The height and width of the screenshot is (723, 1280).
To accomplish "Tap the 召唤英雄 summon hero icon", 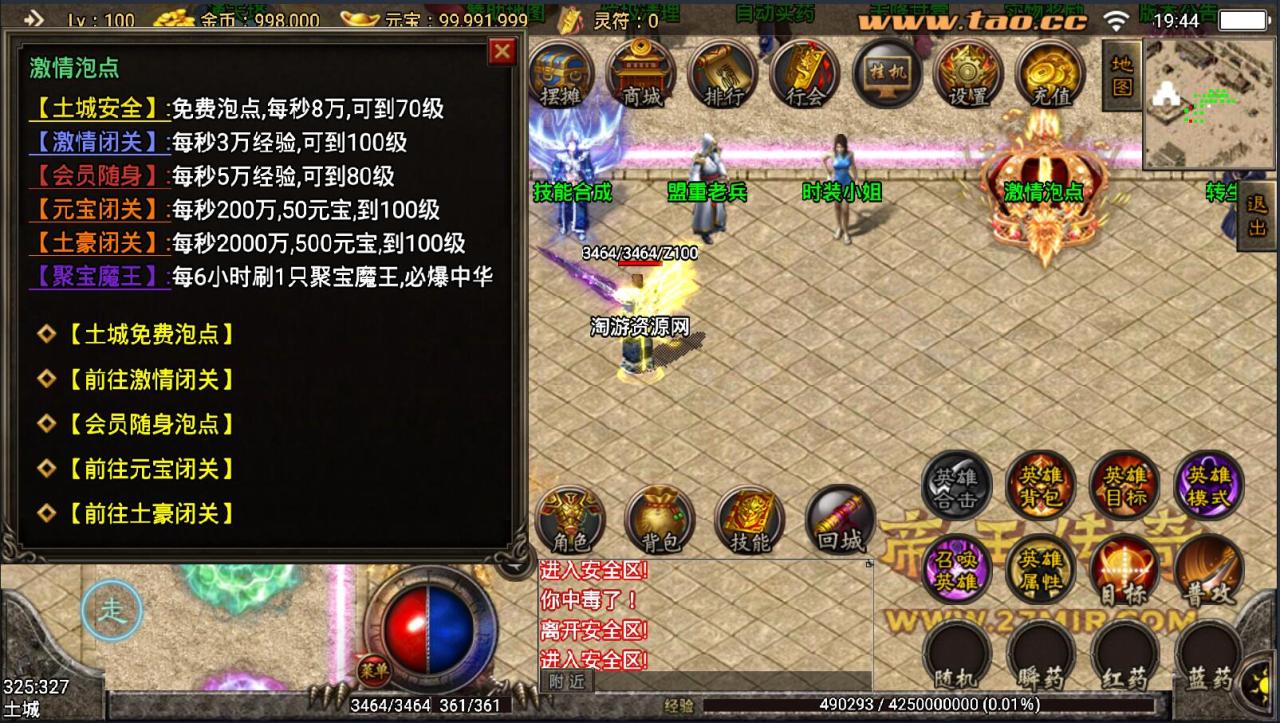I will (x=957, y=570).
